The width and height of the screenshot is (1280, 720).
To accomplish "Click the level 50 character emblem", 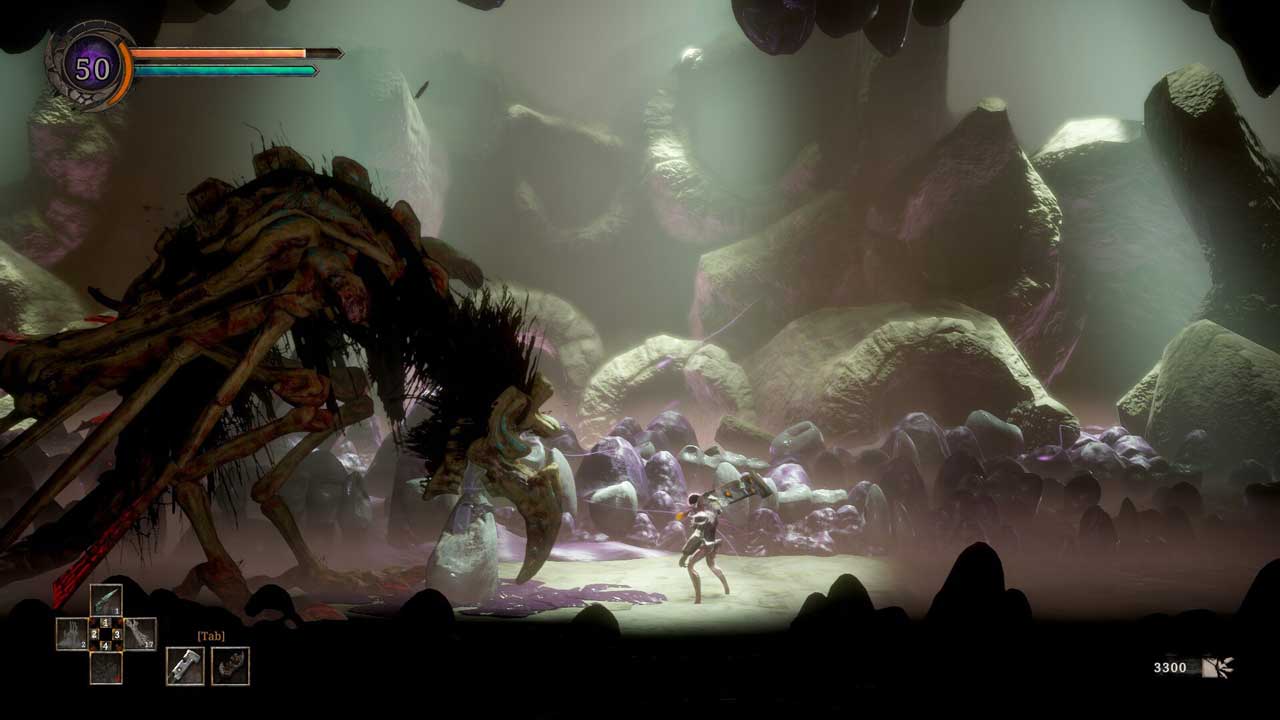I will click(92, 68).
